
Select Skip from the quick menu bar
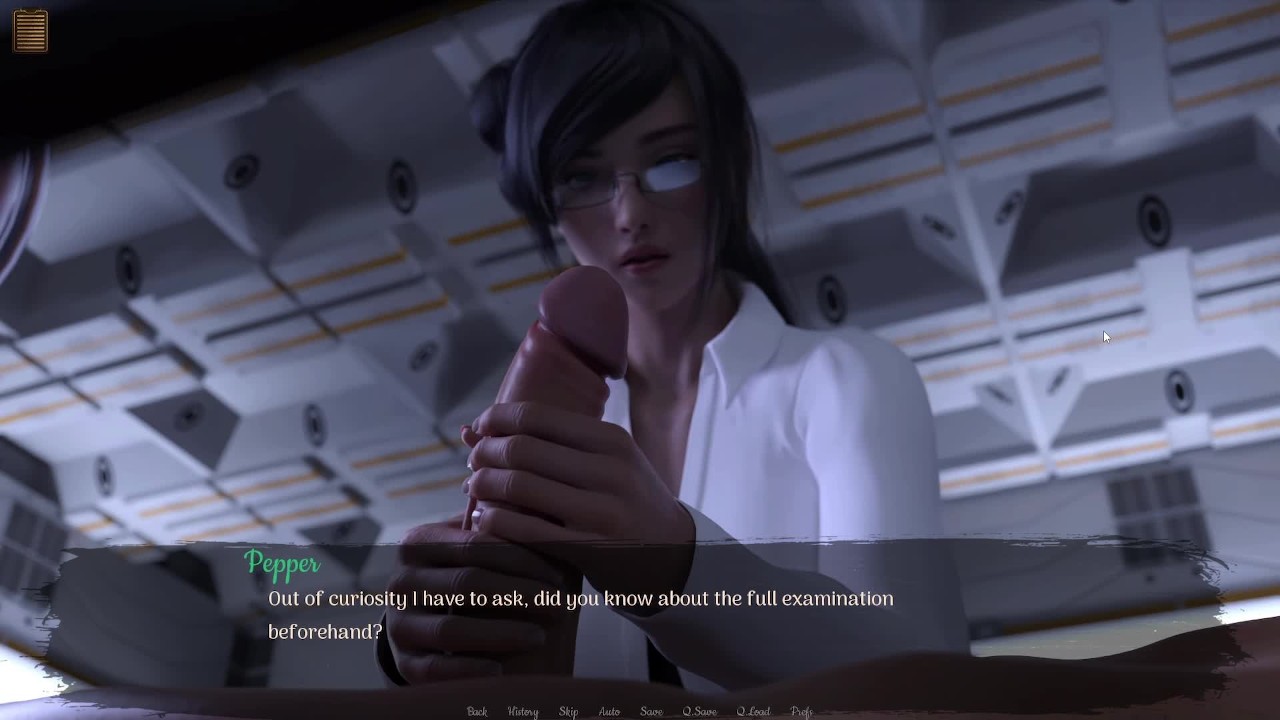pos(568,711)
